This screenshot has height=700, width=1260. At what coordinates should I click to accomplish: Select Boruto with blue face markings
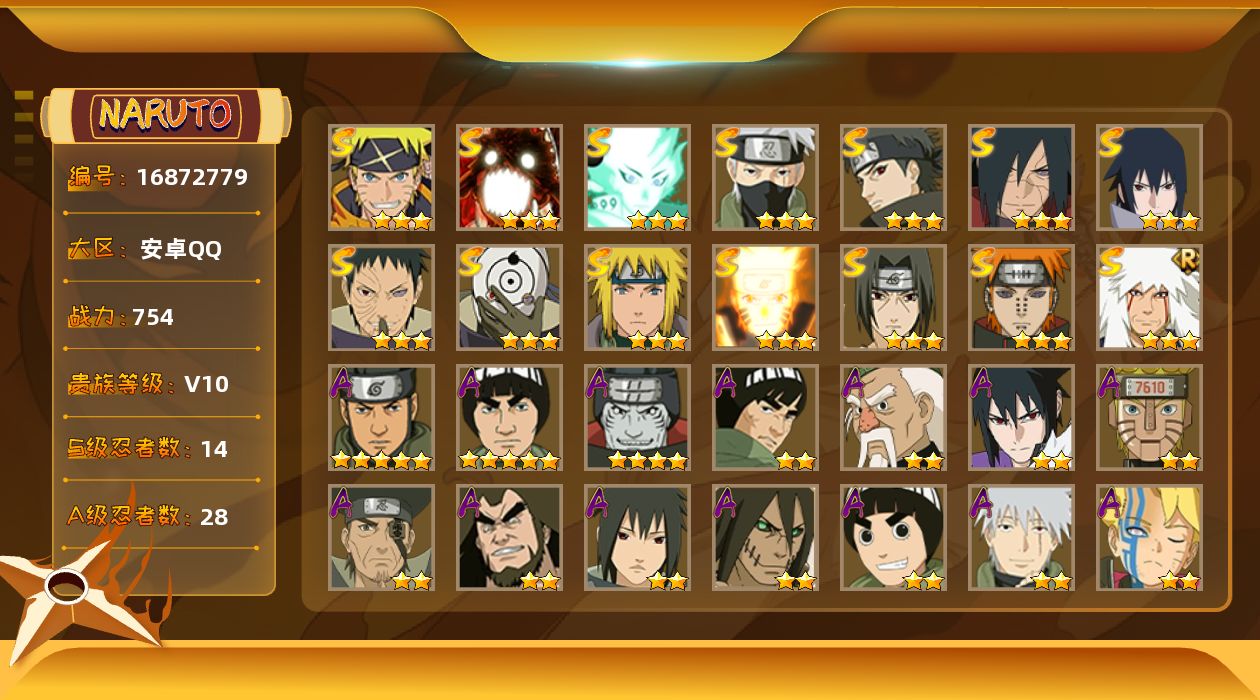click(1149, 537)
